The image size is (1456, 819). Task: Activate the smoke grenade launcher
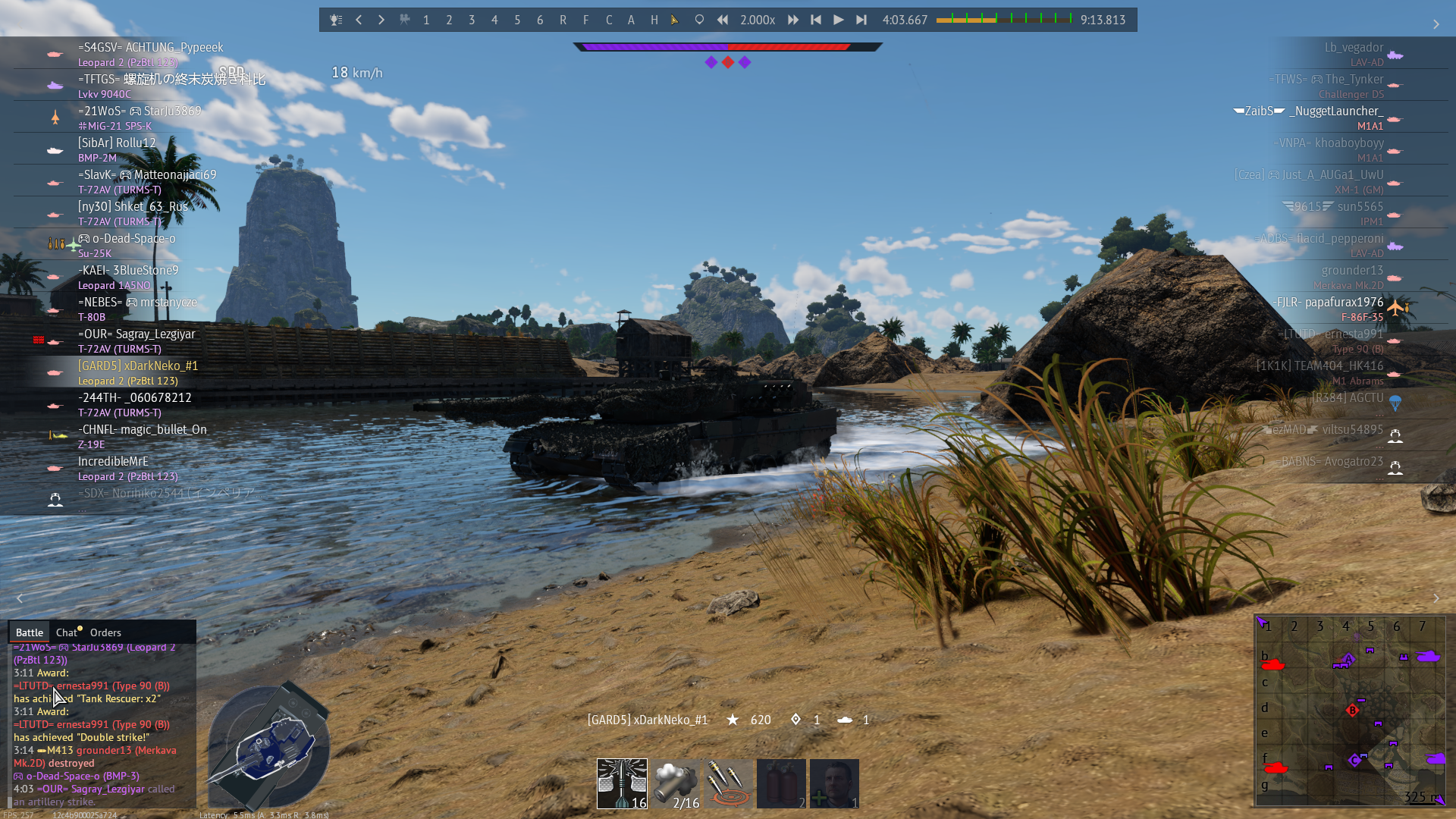coord(676,783)
